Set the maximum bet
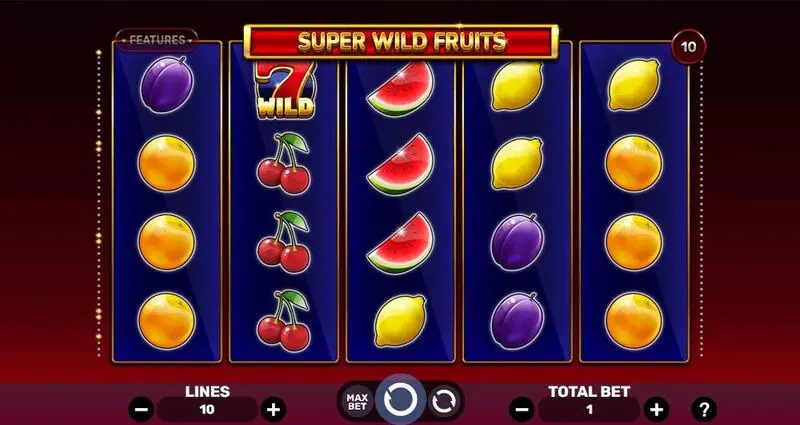The width and height of the screenshot is (800, 425). click(358, 401)
